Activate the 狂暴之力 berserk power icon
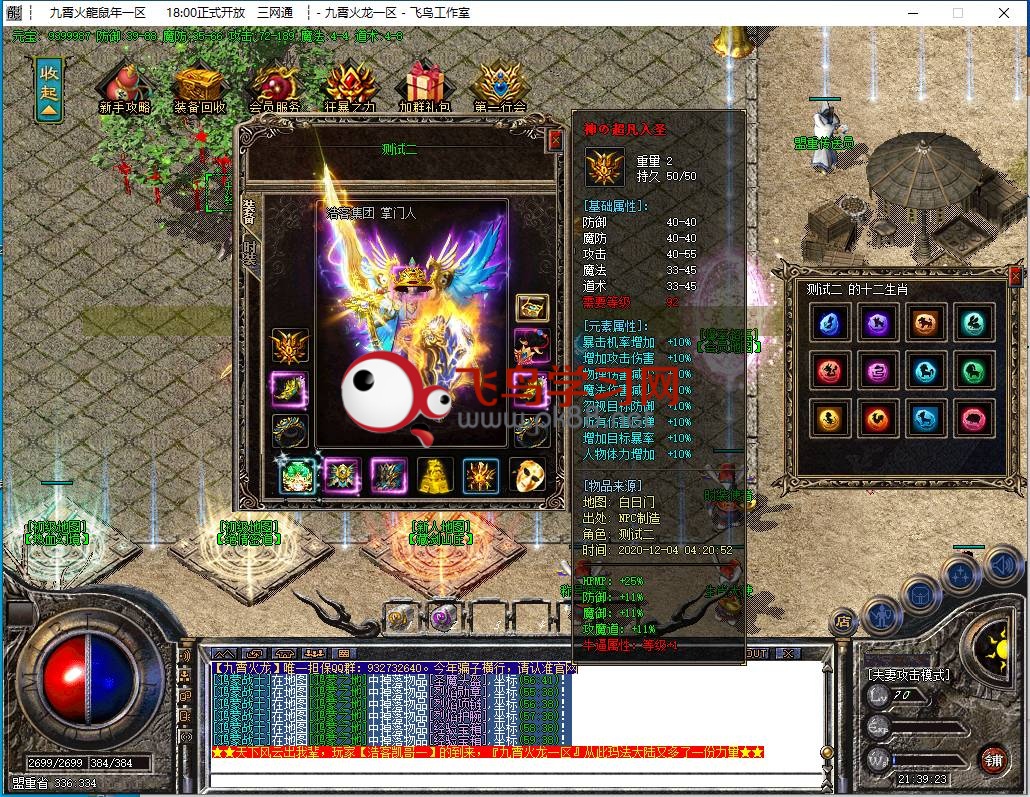 coord(350,86)
